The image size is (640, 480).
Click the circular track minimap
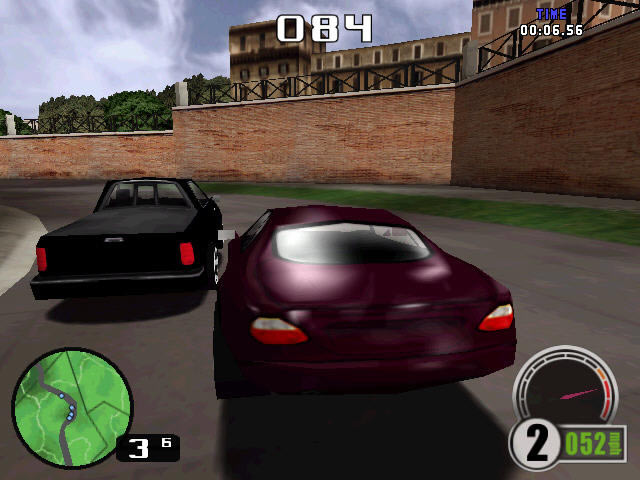[x=72, y=408]
